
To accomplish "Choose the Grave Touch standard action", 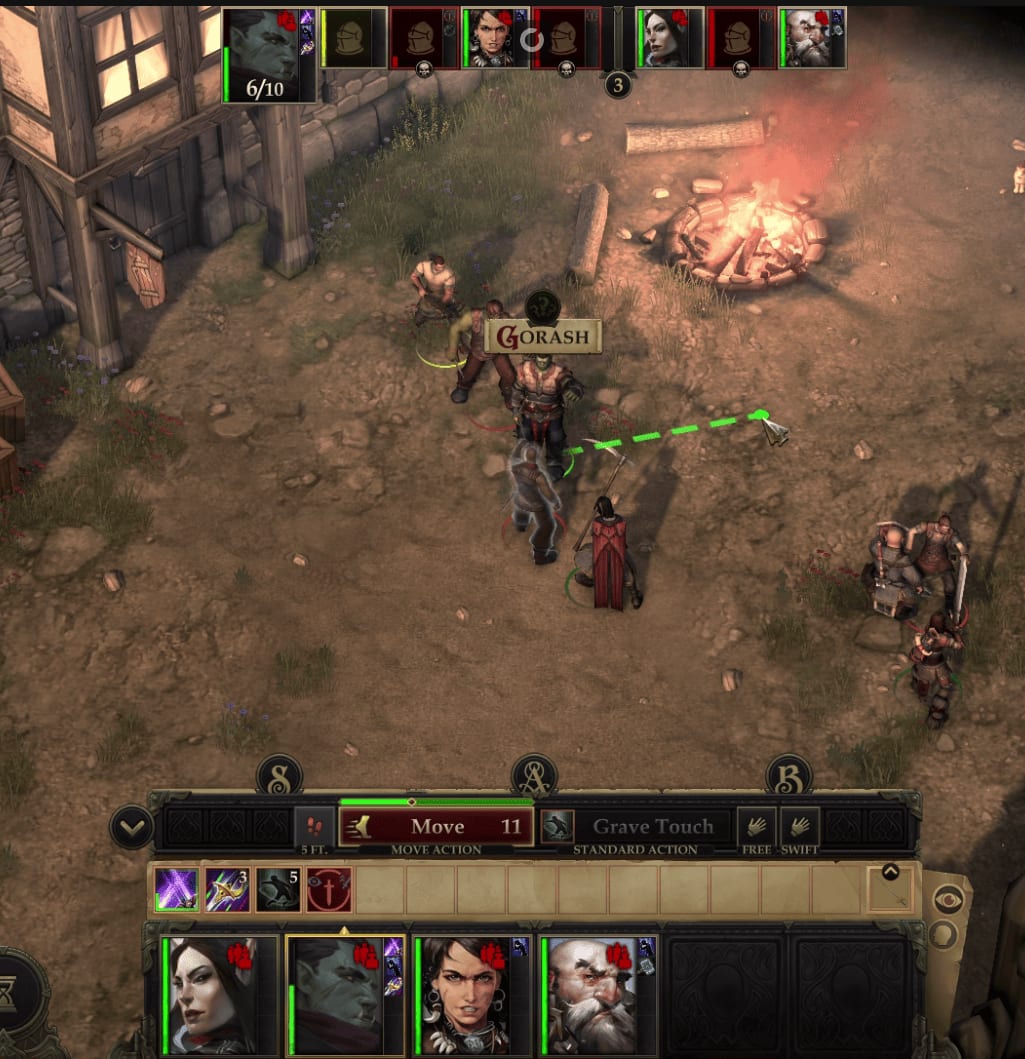I will pos(652,827).
